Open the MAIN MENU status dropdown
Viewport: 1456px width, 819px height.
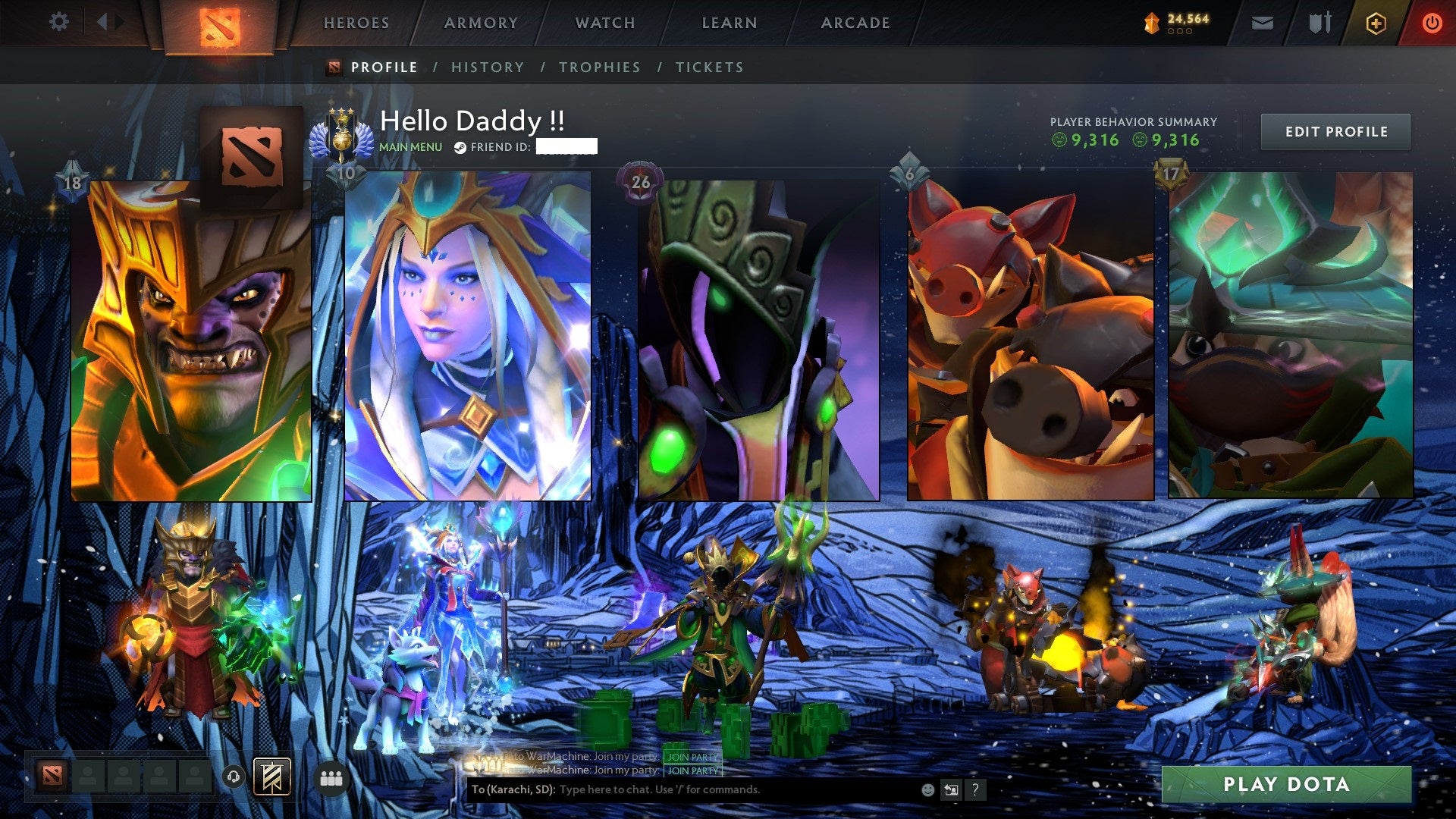(x=409, y=146)
